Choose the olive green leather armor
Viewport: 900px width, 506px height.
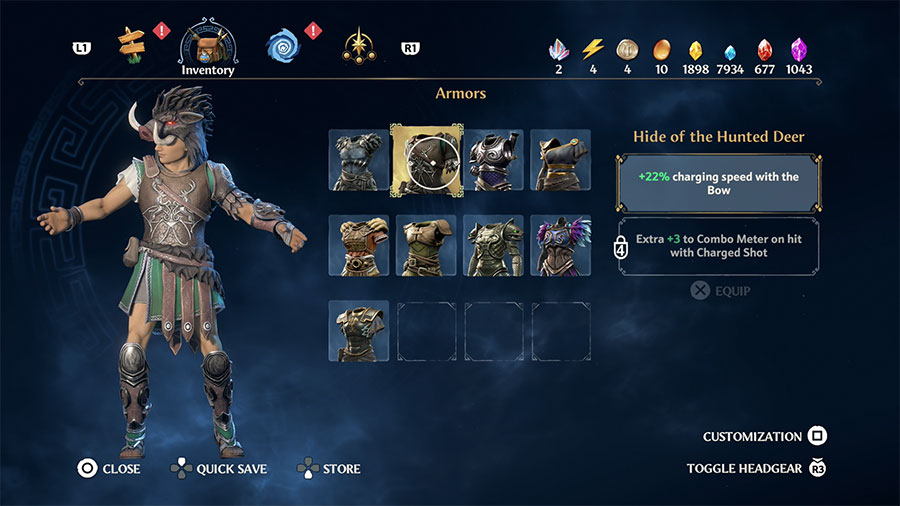(x=426, y=245)
